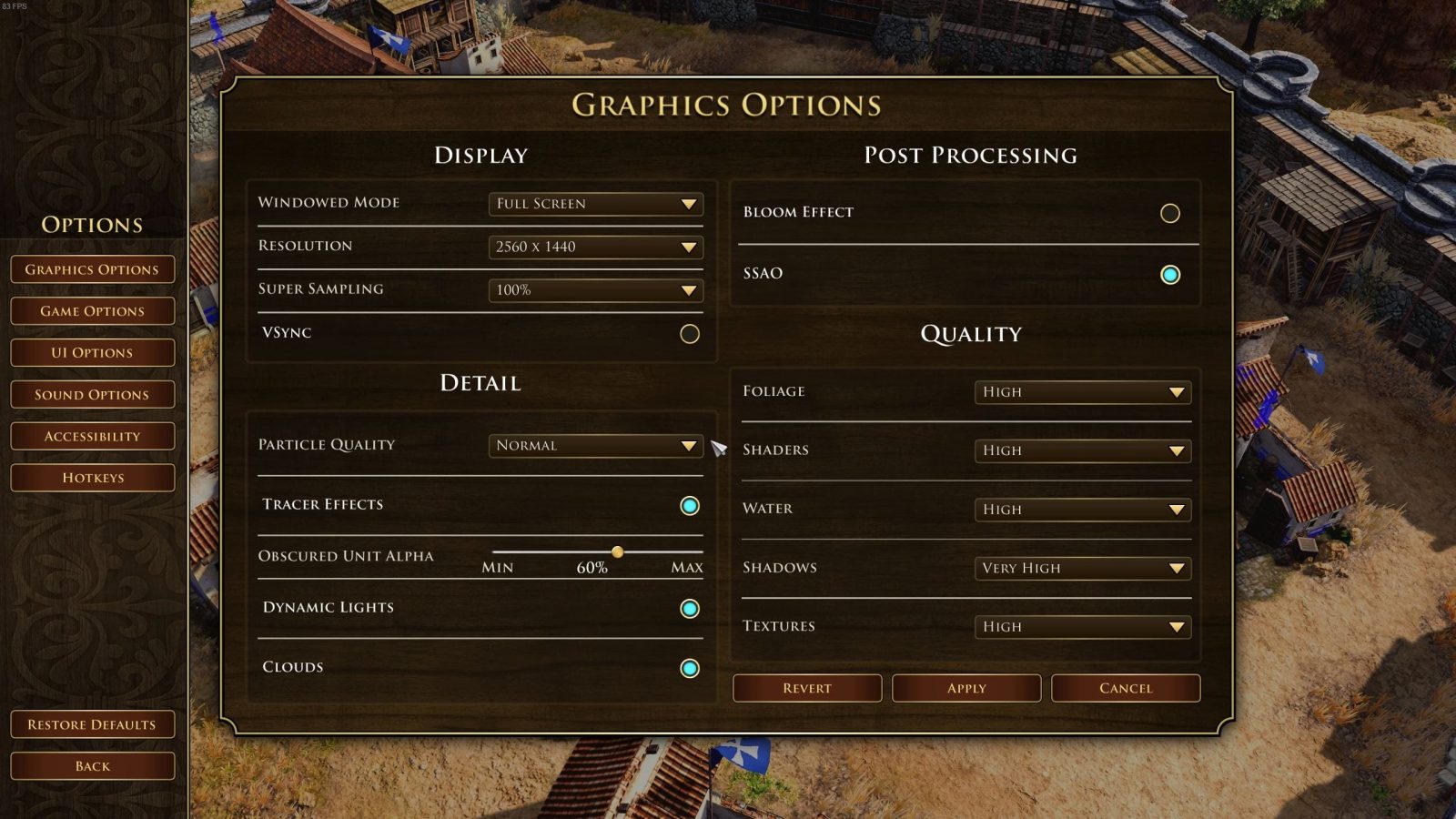1456x819 pixels.
Task: Enable the VSync toggle
Action: tap(690, 334)
